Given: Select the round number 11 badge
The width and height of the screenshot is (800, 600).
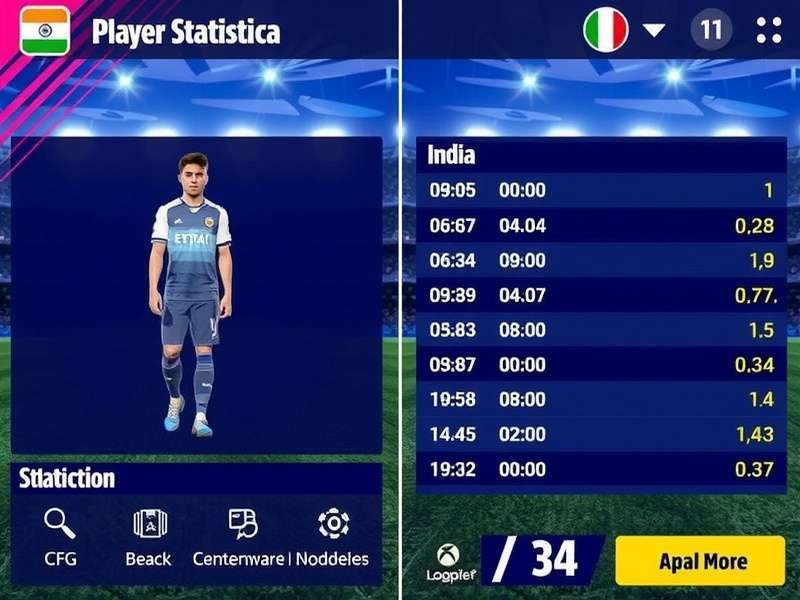Looking at the screenshot, I should point(711,30).
